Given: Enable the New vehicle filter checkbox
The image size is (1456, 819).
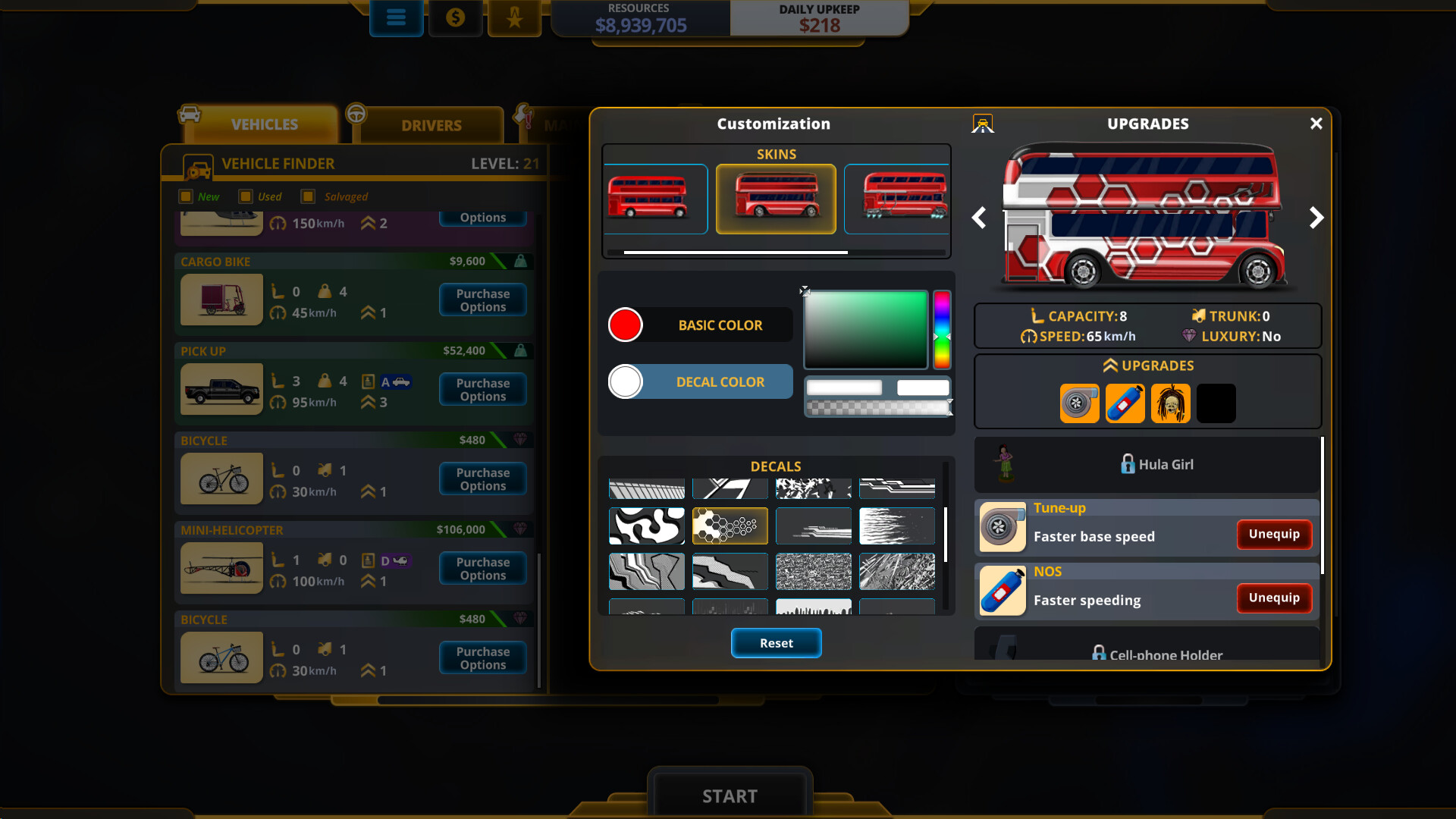Looking at the screenshot, I should coord(187,196).
